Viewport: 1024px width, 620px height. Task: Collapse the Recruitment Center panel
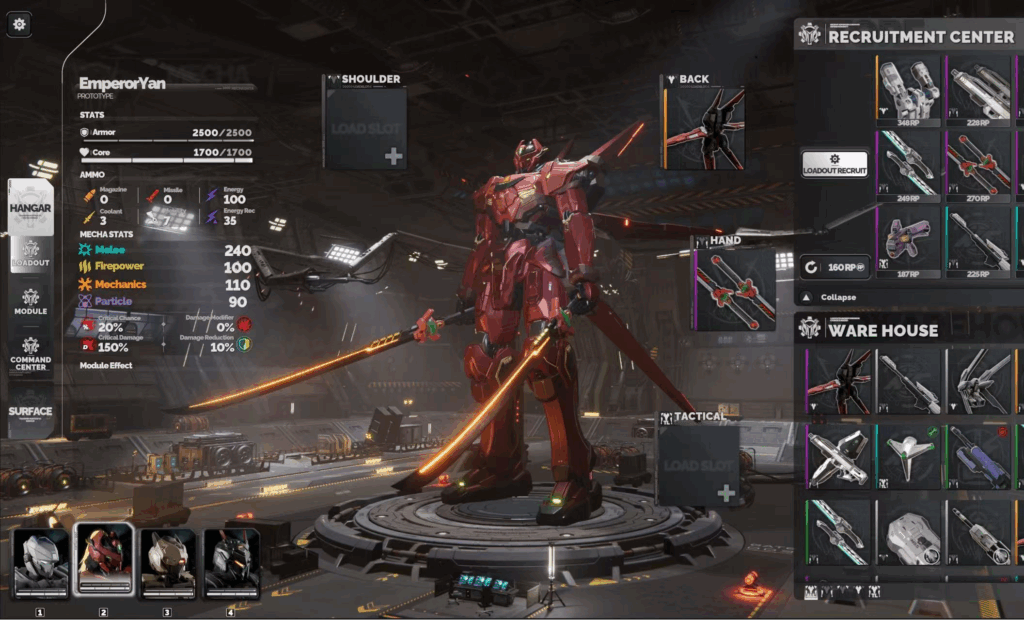[x=829, y=298]
